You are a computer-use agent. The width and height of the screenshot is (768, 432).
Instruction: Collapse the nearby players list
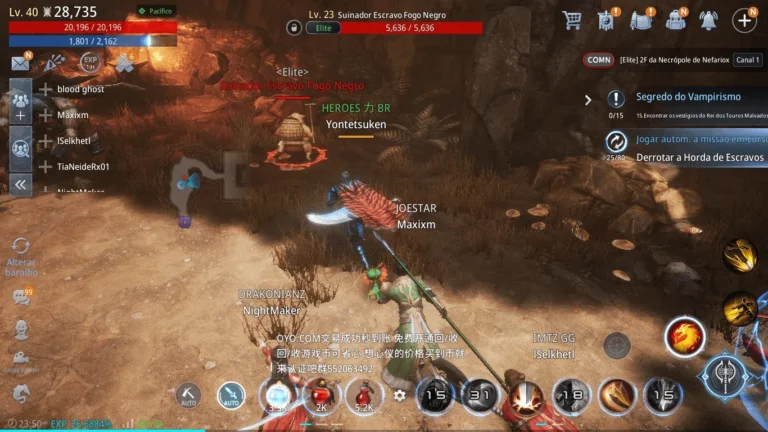click(x=20, y=184)
